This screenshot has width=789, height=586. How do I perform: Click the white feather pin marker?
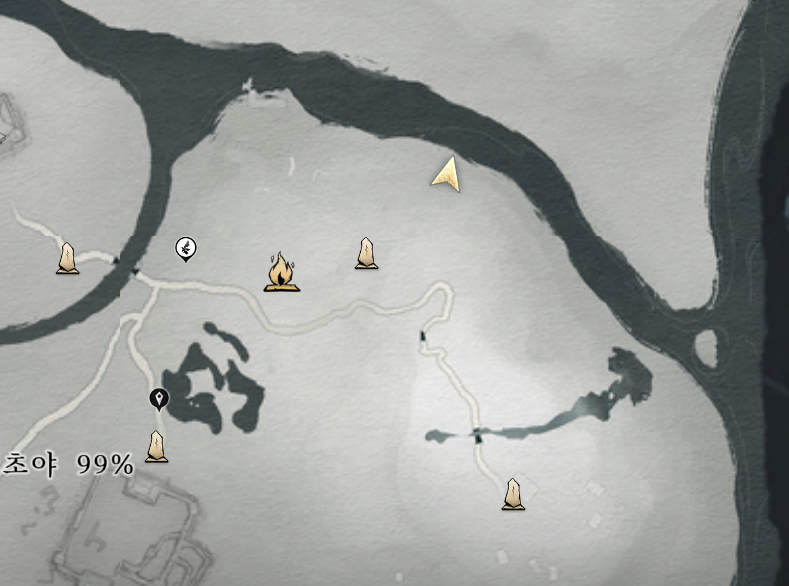pos(185,248)
